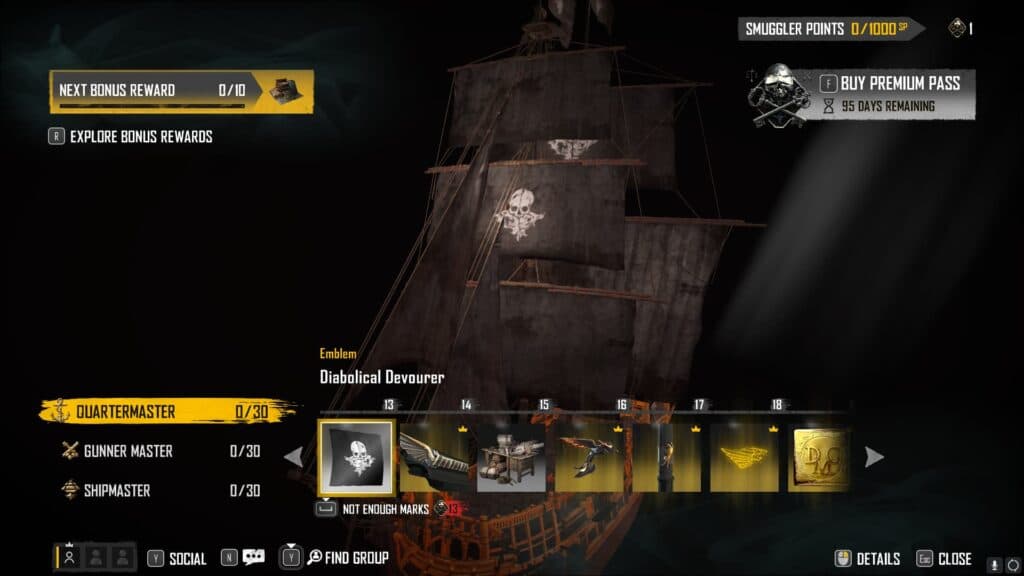This screenshot has width=1024, height=576.
Task: Open the Next Bonus Reward panel
Action: (181, 90)
